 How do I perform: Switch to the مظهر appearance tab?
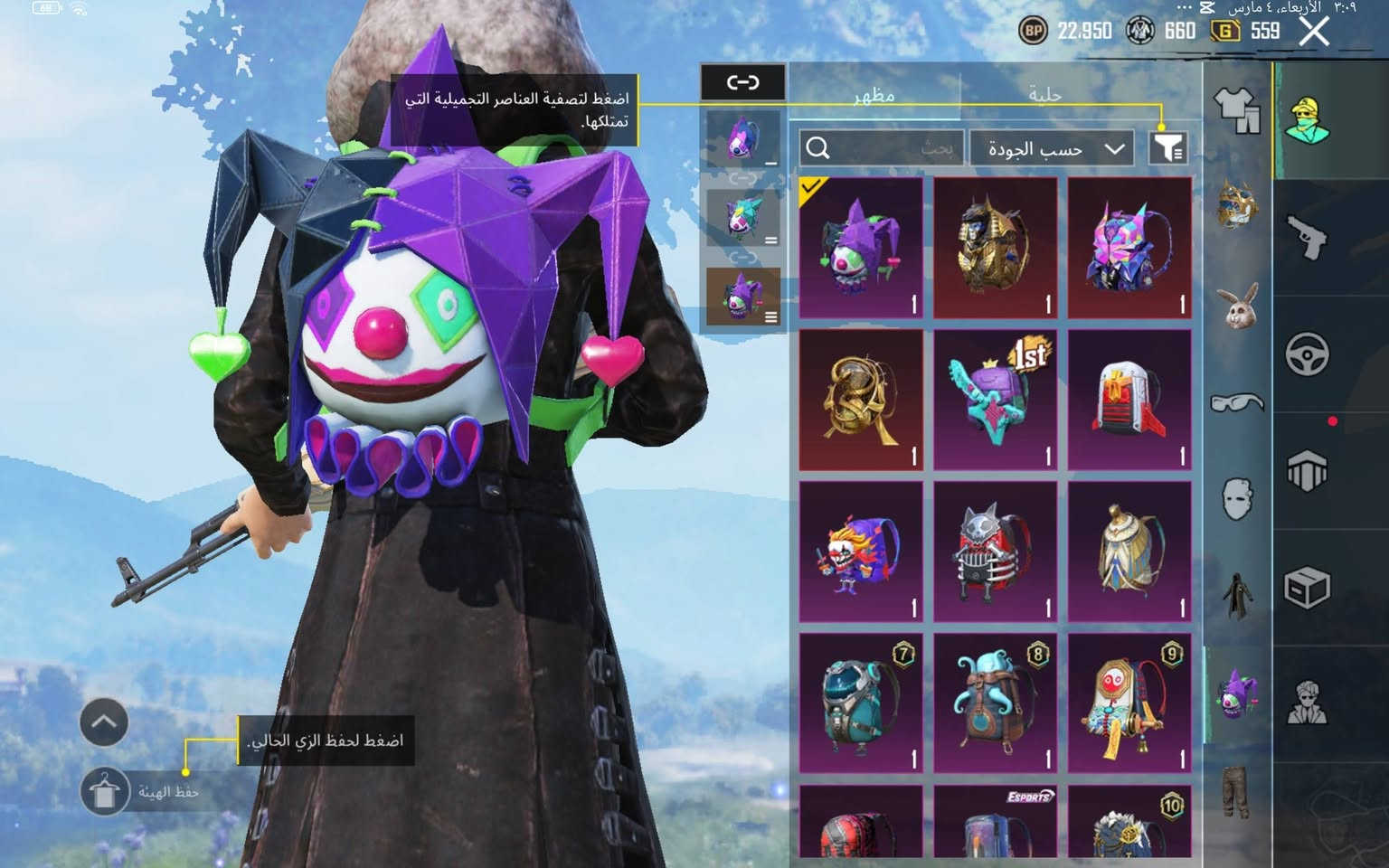pyautogui.click(x=874, y=94)
